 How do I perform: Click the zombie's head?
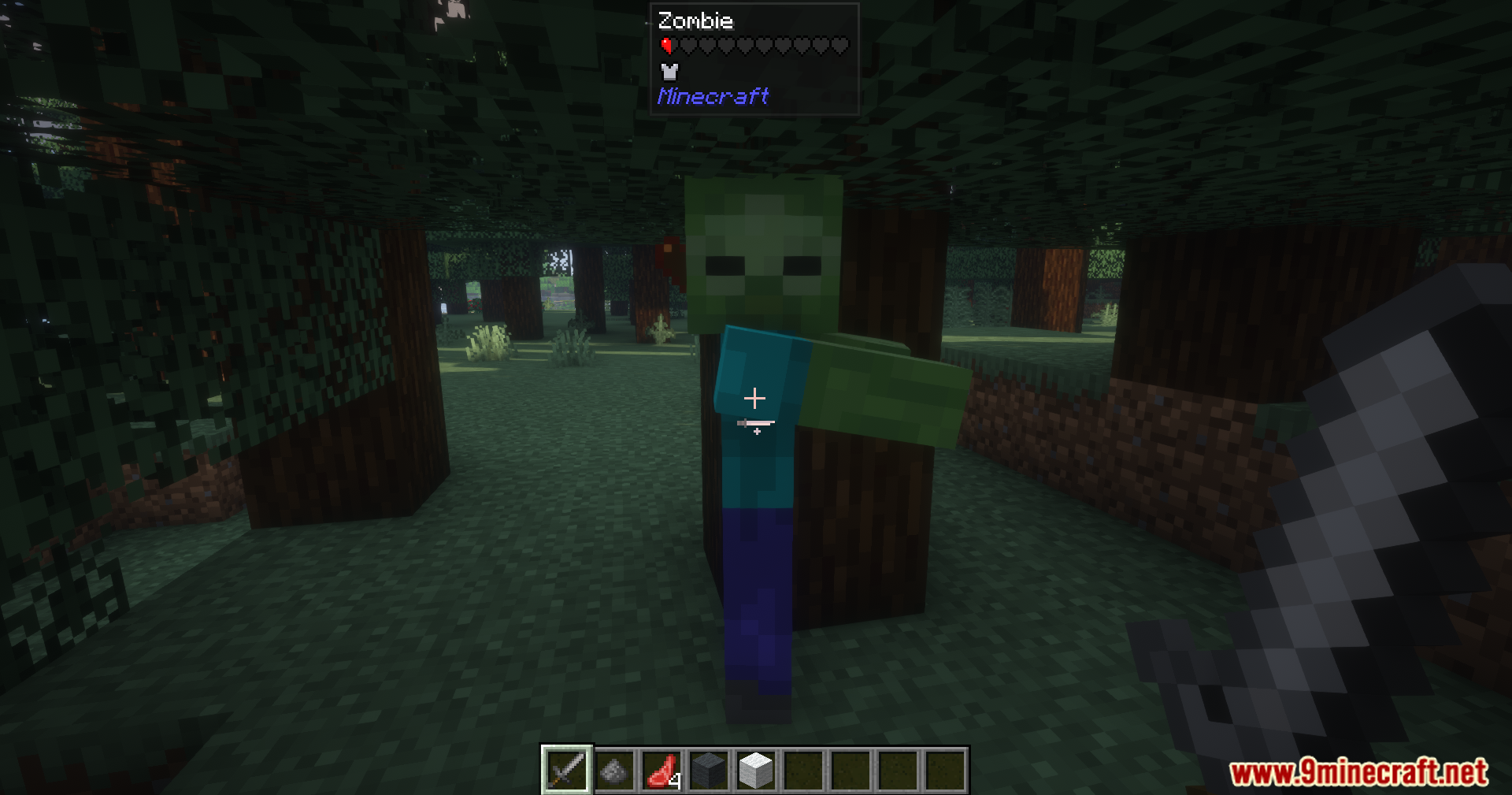point(764,252)
